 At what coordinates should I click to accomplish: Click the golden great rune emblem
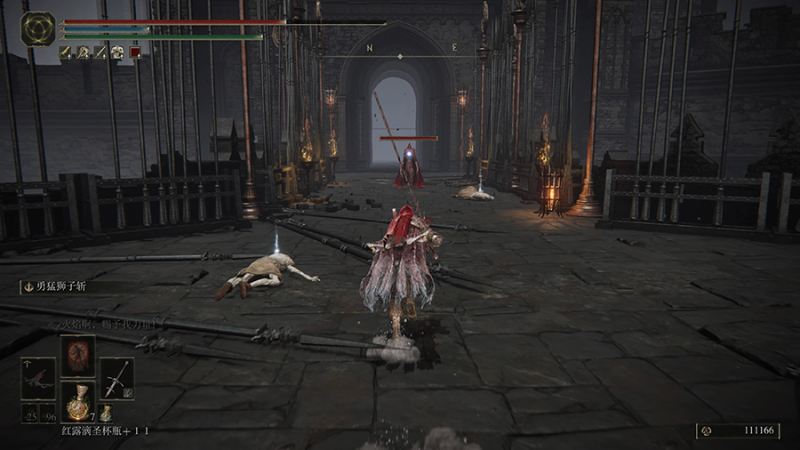click(x=38, y=27)
